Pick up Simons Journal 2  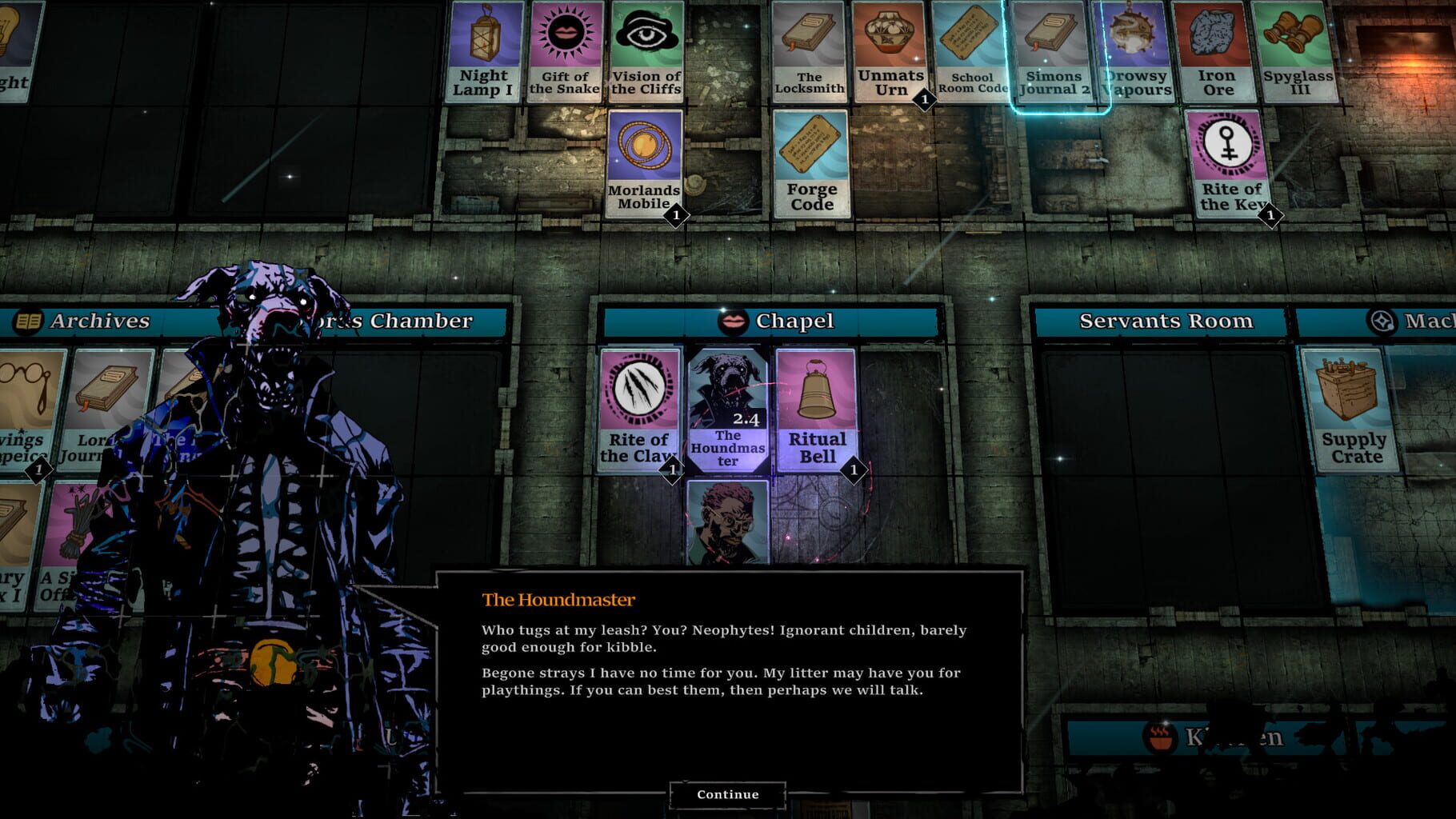pyautogui.click(x=1052, y=50)
